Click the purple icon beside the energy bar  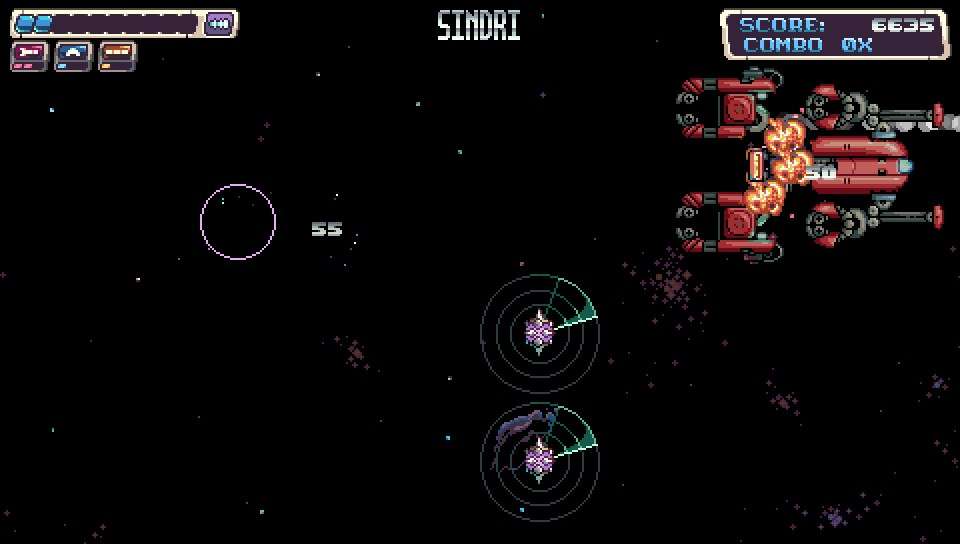(x=219, y=23)
